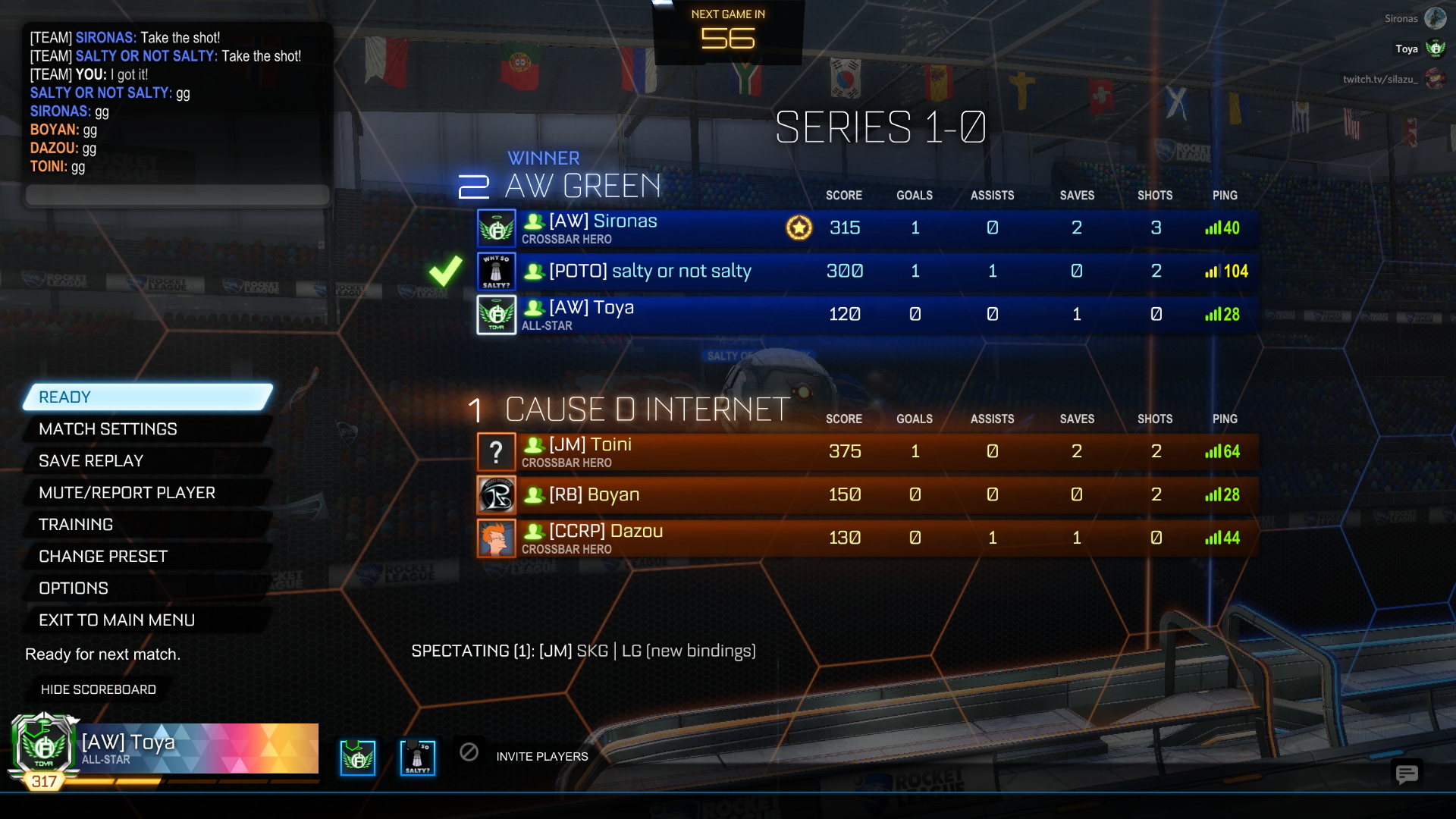
Task: Click the chat text input box
Action: pos(177,195)
